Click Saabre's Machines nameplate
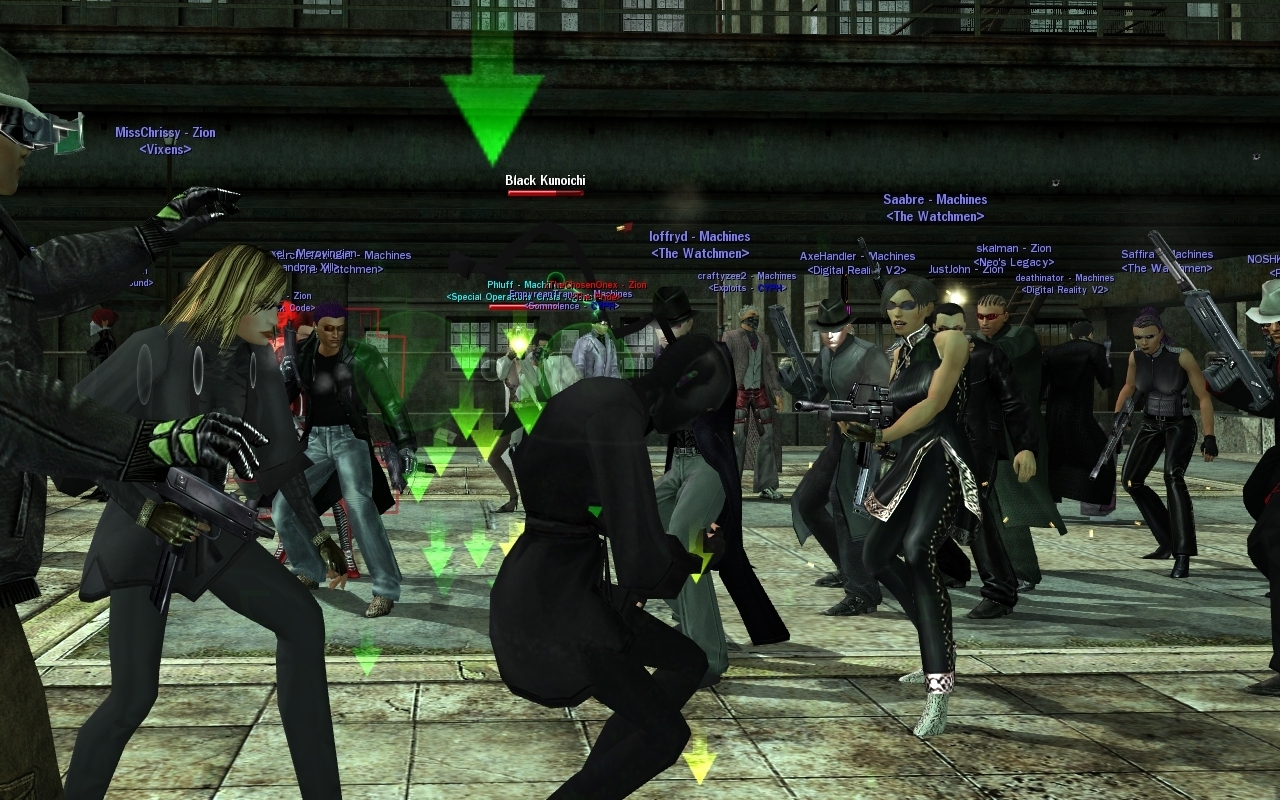1280x800 pixels. [x=934, y=200]
